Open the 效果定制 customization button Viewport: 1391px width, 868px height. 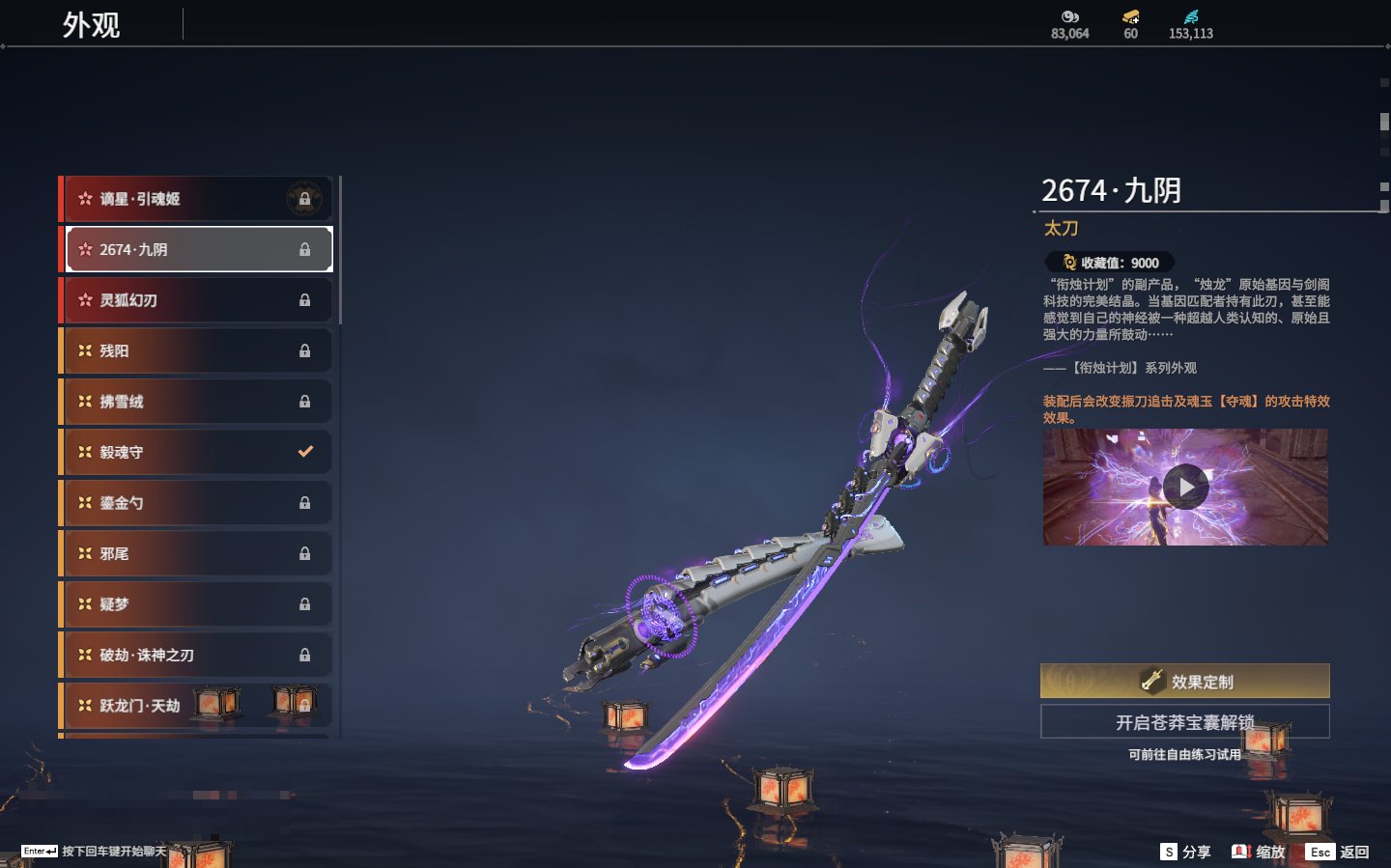coord(1184,681)
